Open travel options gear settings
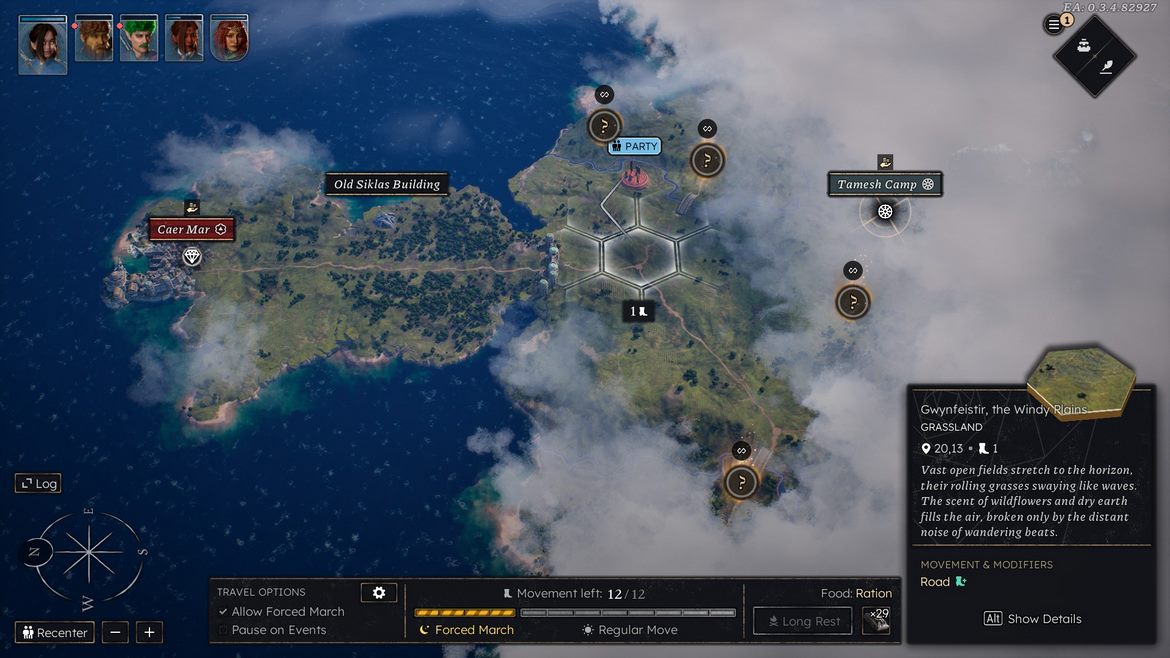The image size is (1170, 658). tap(379, 593)
